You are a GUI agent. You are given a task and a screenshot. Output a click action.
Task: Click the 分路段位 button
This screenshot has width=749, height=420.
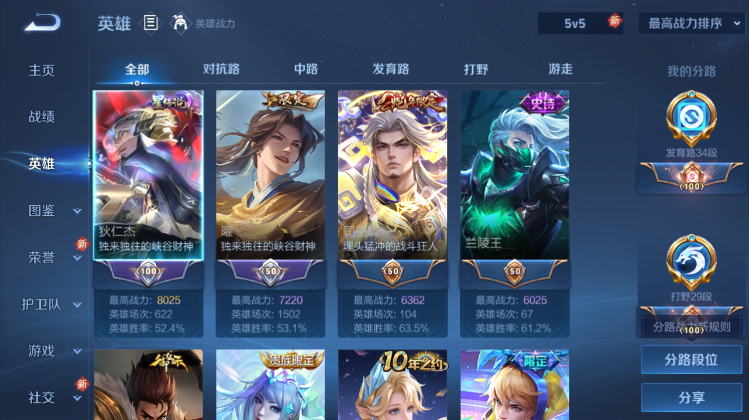pyautogui.click(x=691, y=360)
